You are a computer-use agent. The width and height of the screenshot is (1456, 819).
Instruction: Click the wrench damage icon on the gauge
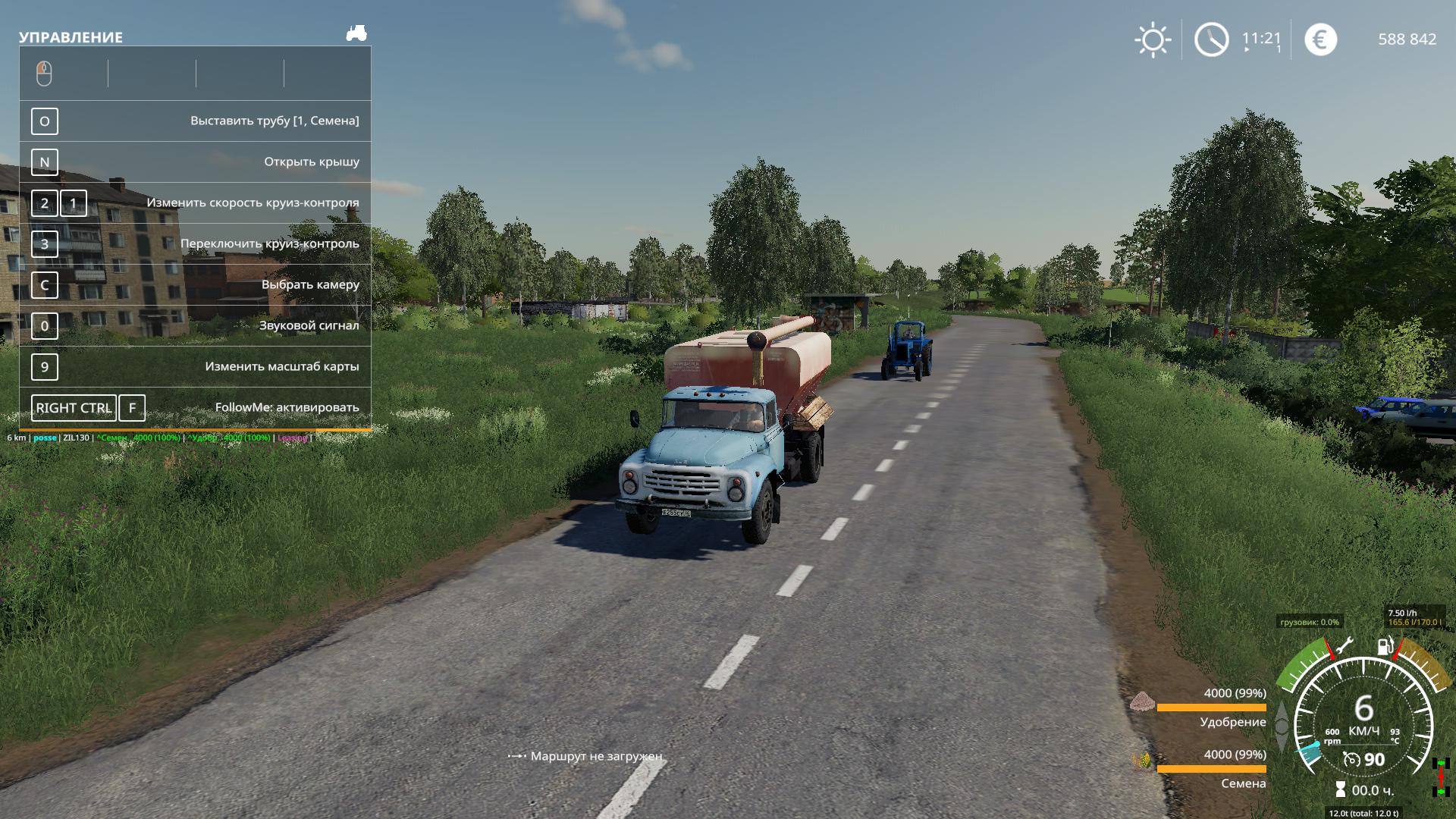click(x=1343, y=647)
